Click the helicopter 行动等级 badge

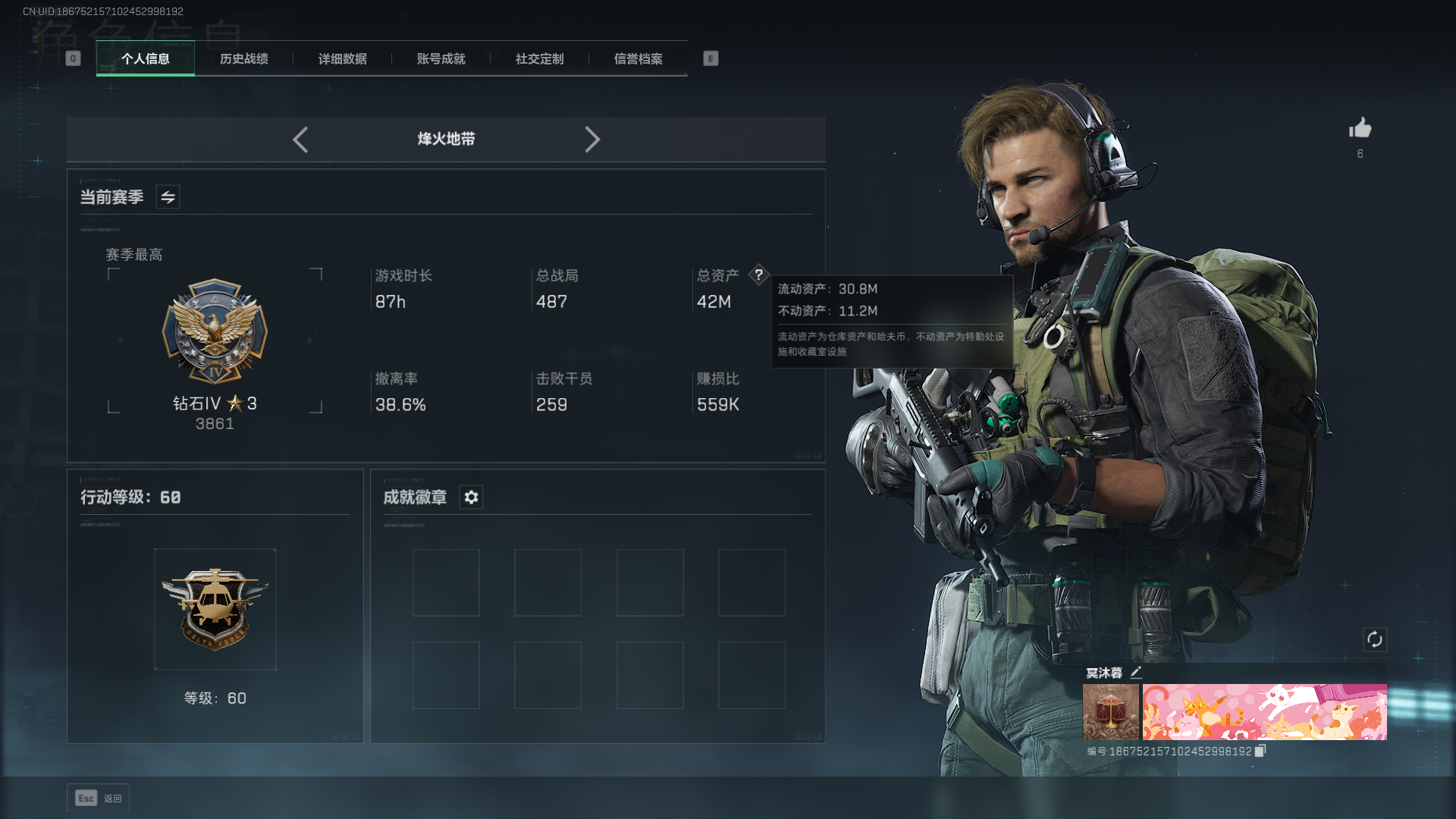tap(215, 609)
